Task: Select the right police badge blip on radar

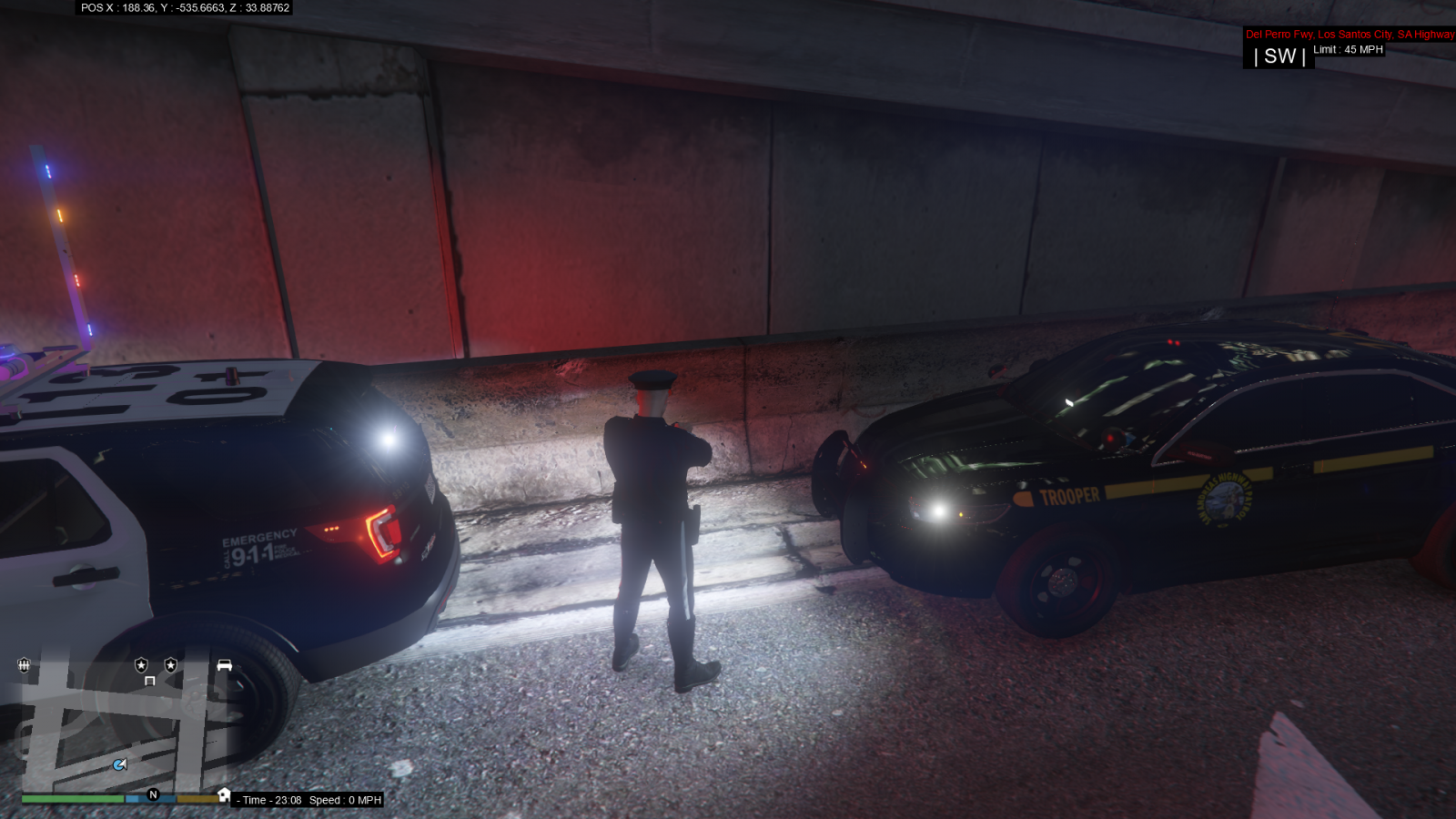Action: tap(170, 665)
